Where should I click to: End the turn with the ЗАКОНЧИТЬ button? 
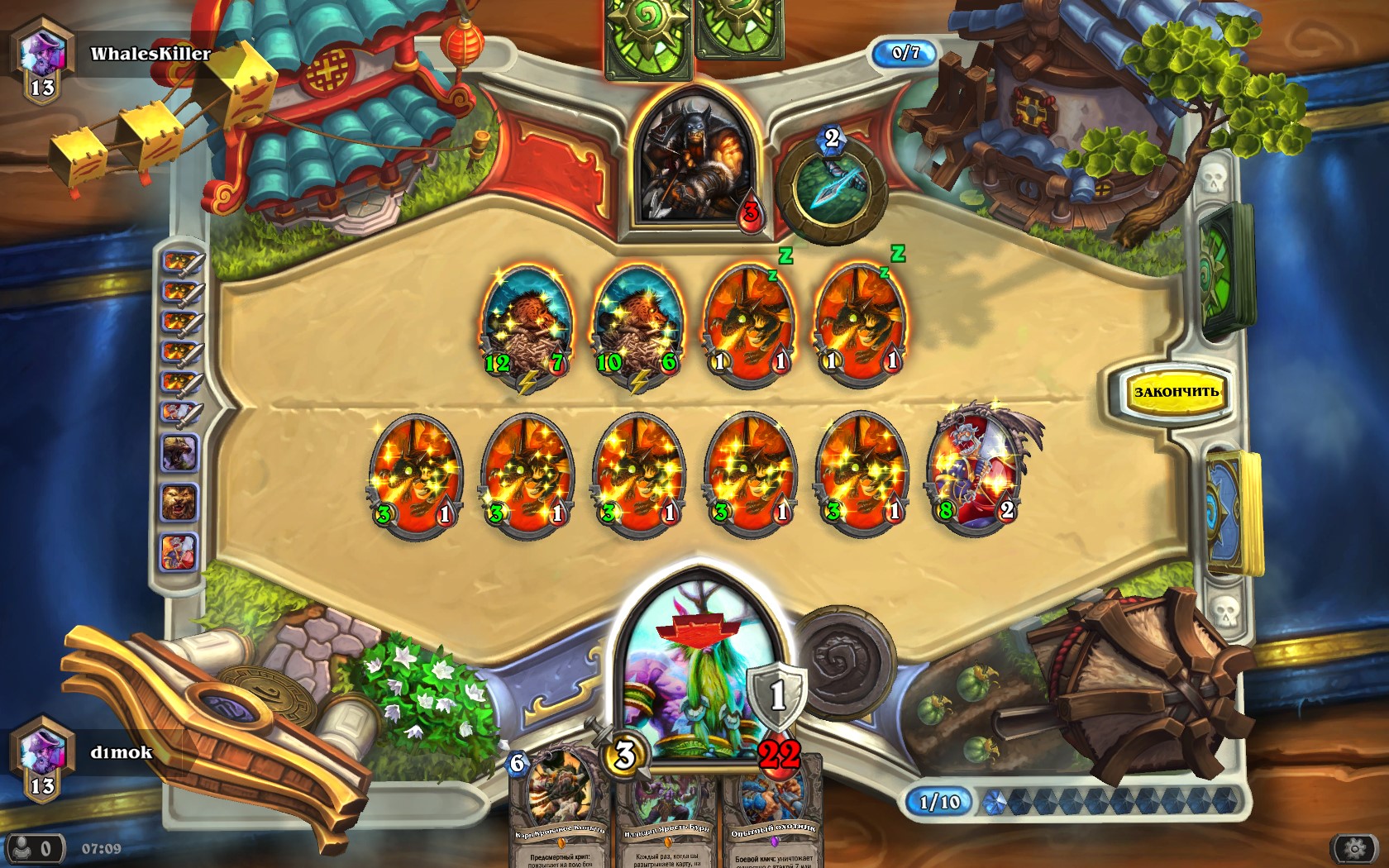tap(1175, 392)
